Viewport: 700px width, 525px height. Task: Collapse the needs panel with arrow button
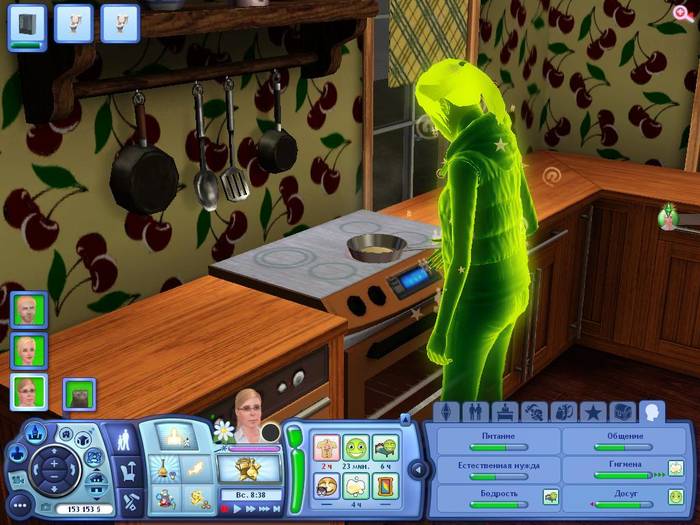(420, 468)
